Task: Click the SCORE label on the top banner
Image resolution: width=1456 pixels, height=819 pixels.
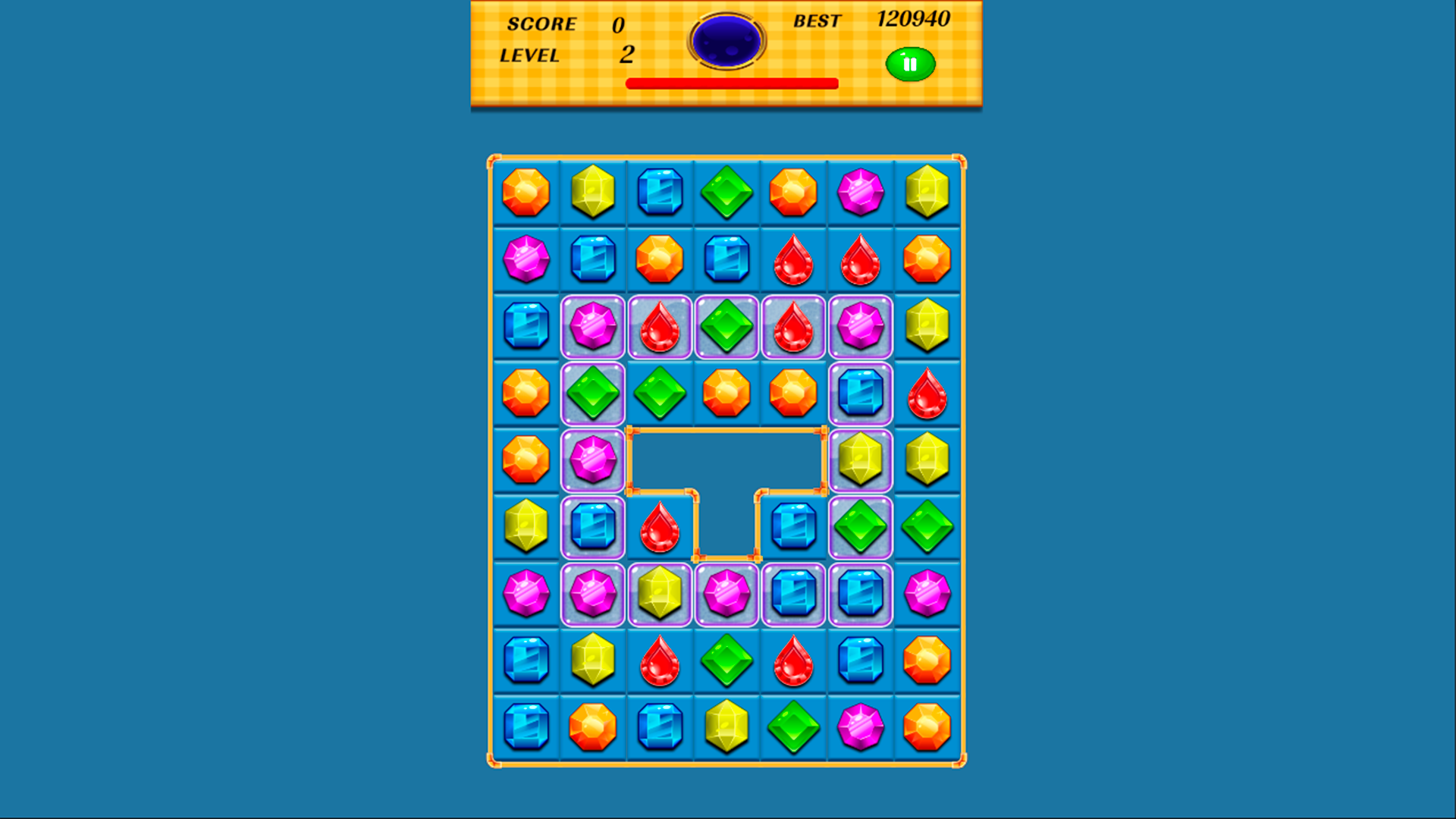Action: (541, 24)
